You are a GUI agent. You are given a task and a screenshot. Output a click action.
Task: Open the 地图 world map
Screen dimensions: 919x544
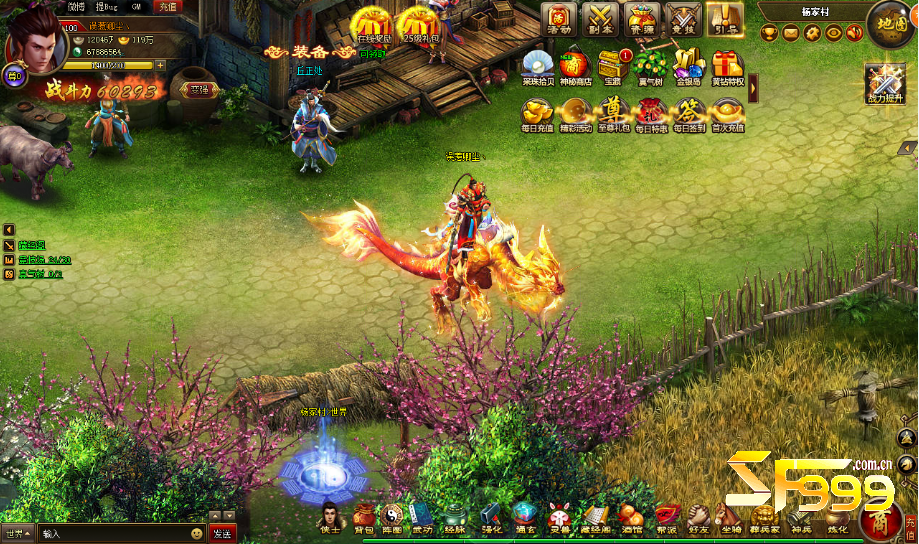(887, 24)
